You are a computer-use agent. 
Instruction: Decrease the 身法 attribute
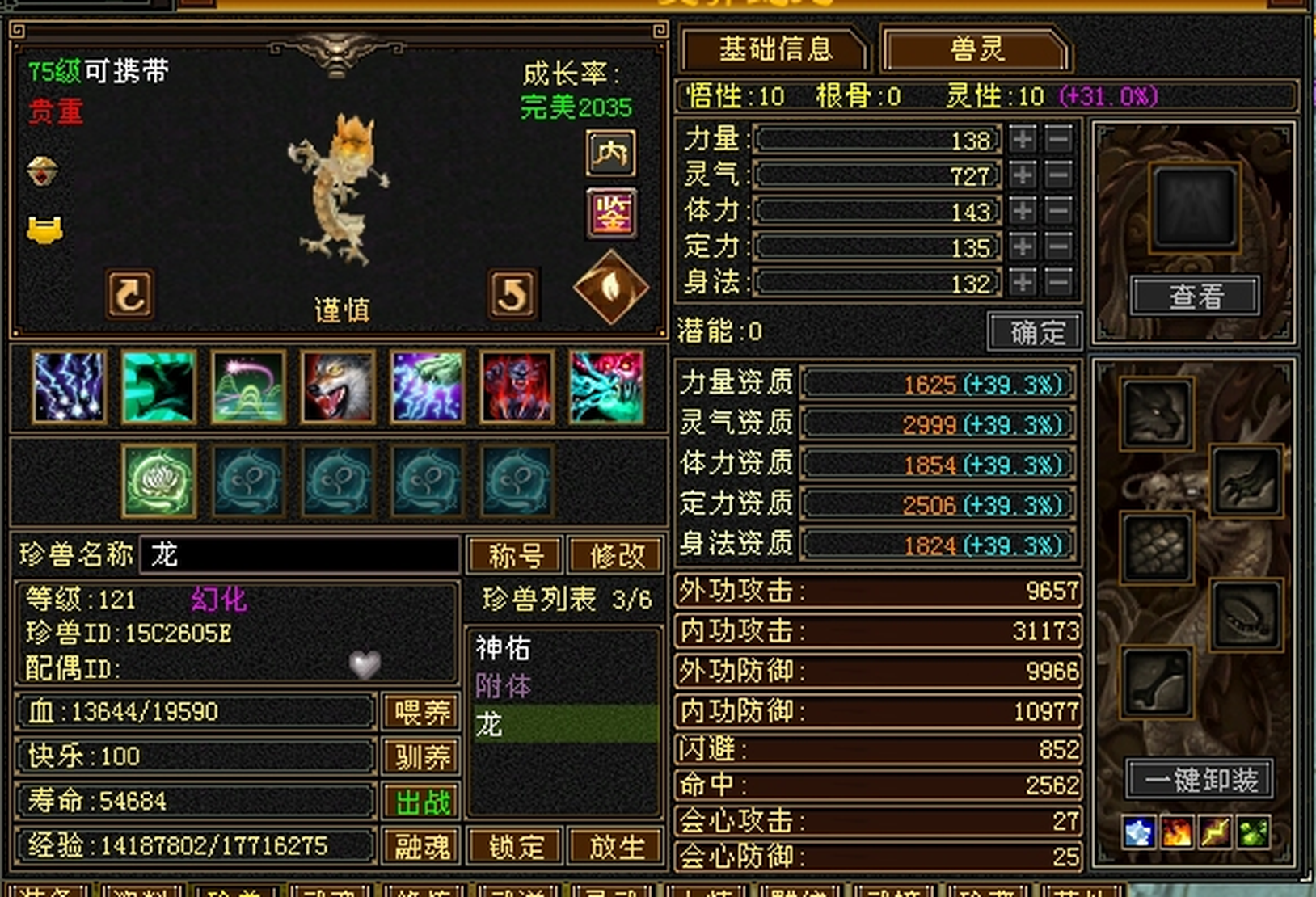tap(1058, 282)
